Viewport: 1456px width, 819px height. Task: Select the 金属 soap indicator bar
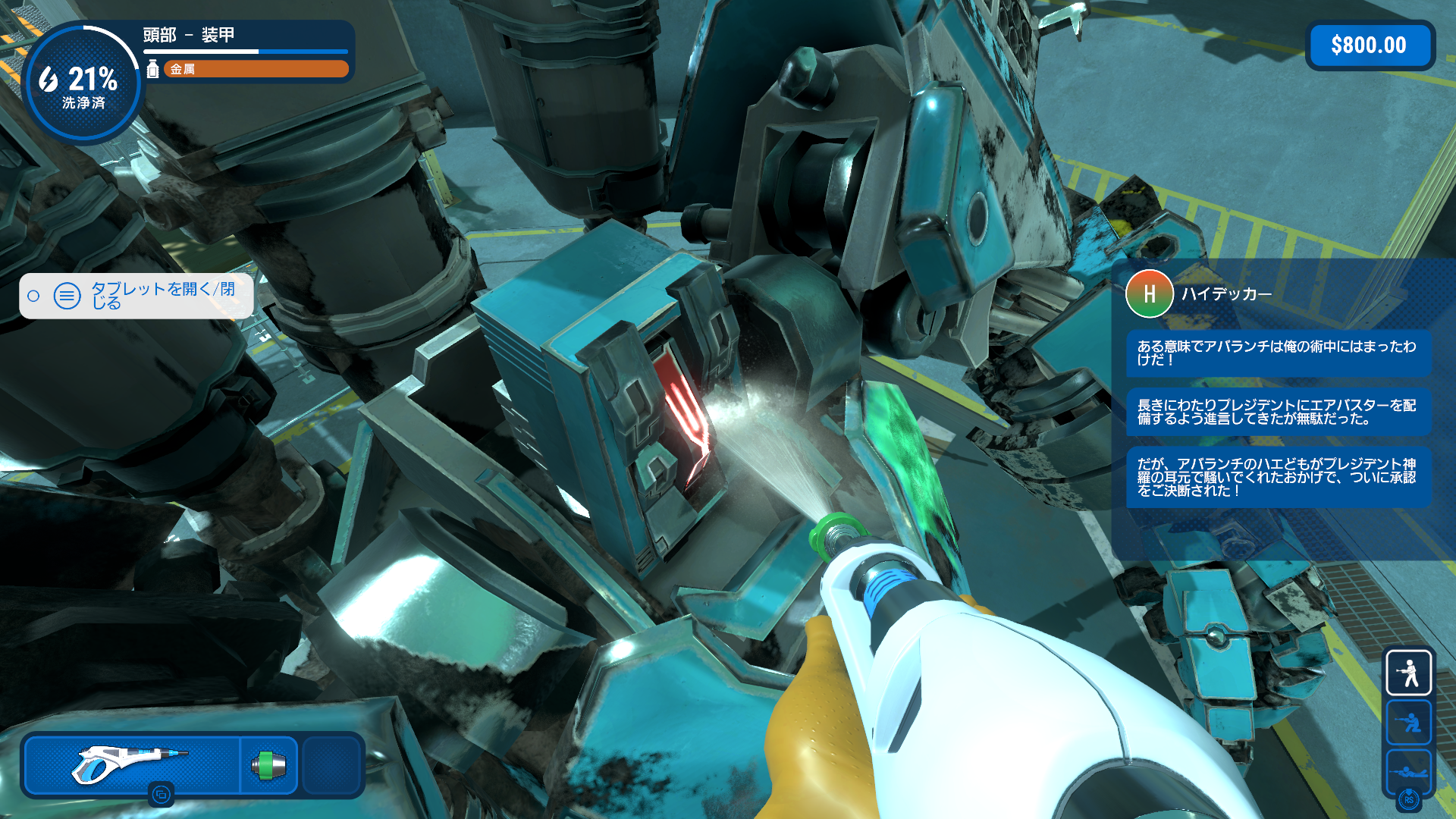coord(256,69)
